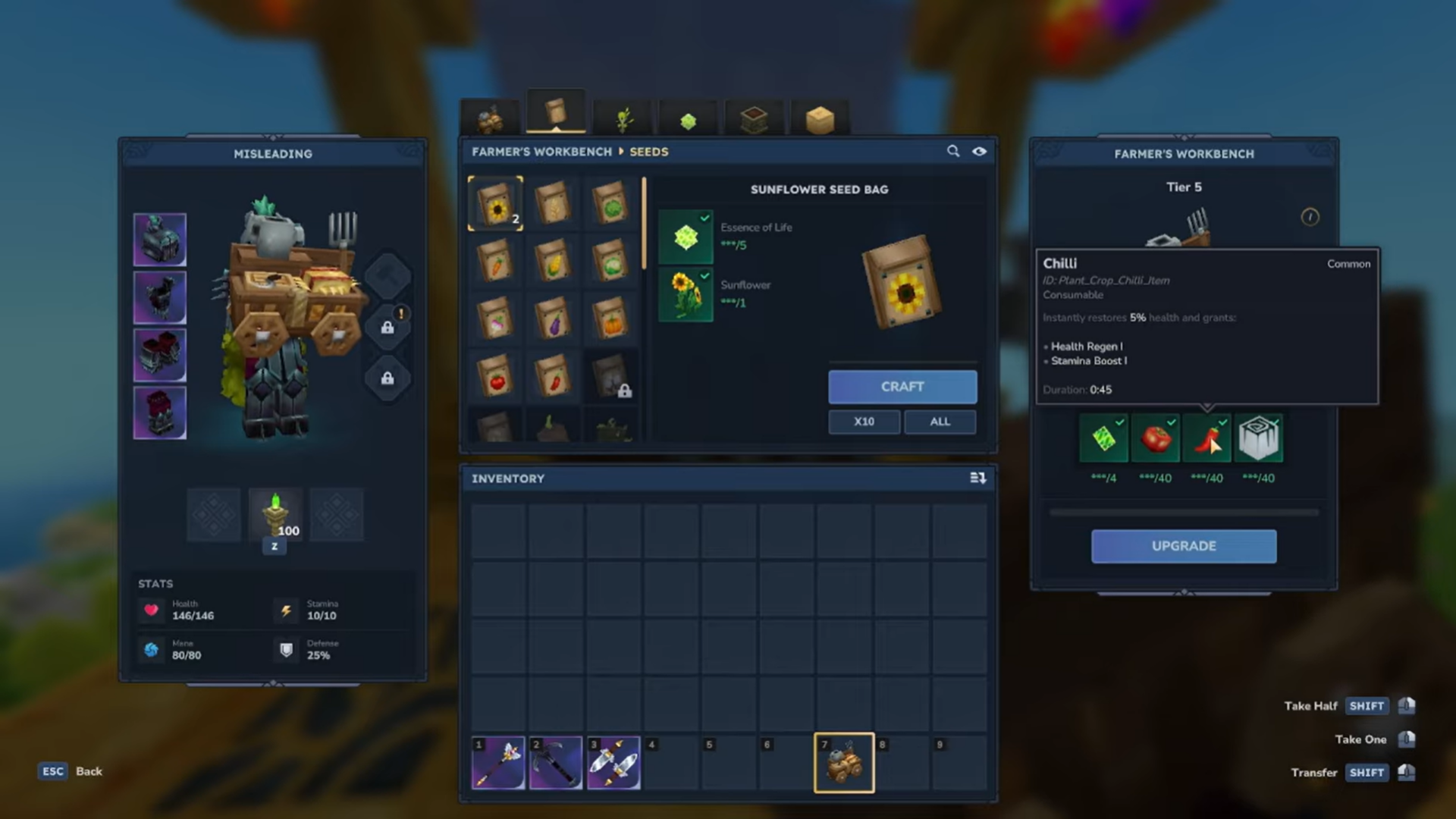Click the upper lock toggle beside the character
Viewport: 1456px width, 819px height.
(388, 328)
